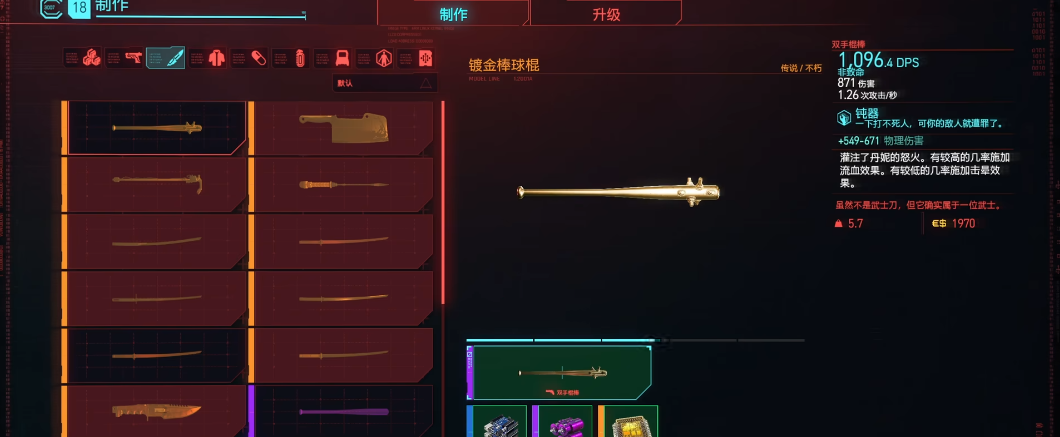Select the 制作 crafting tab

pos(453,14)
